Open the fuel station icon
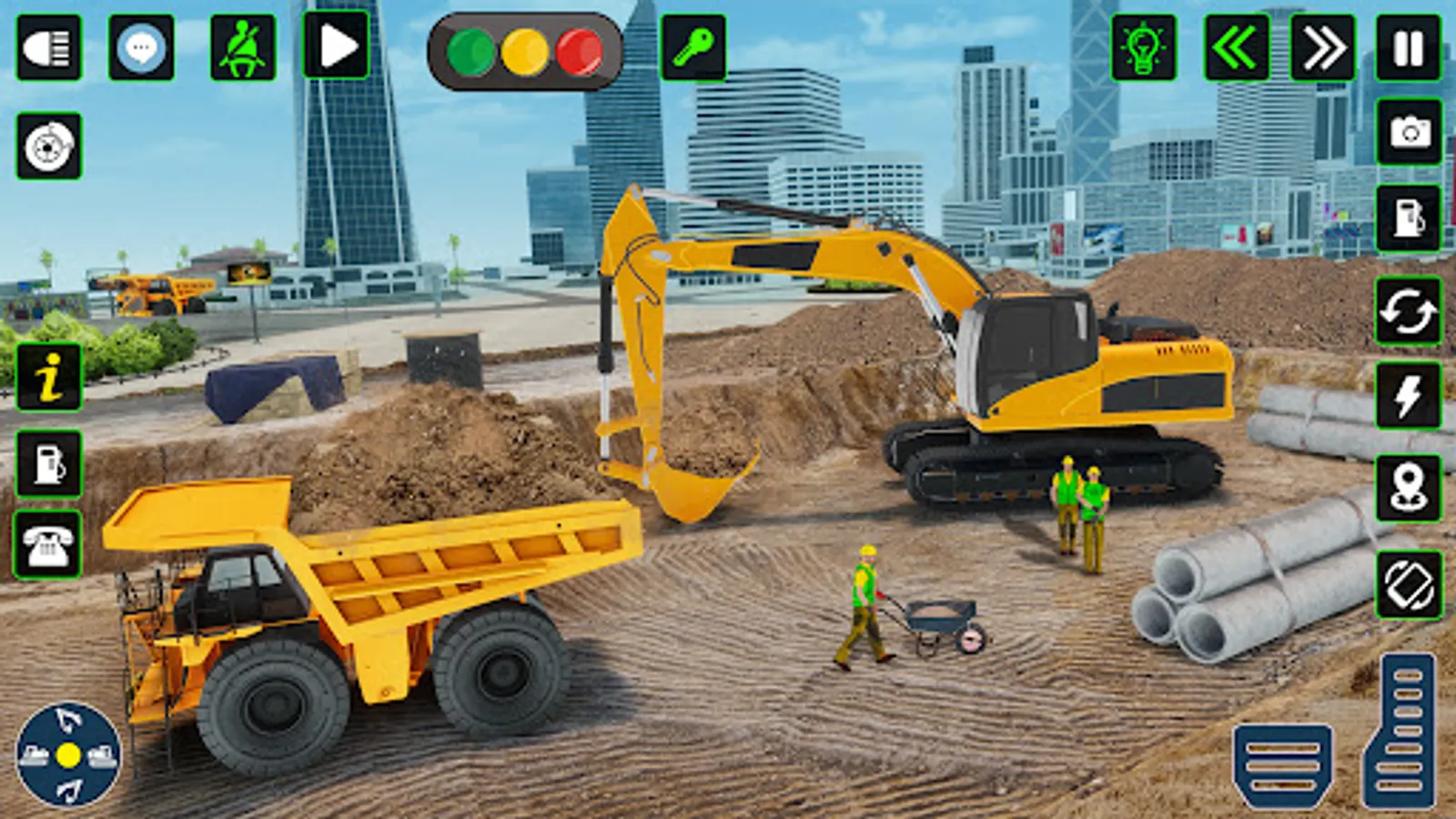The height and width of the screenshot is (819, 1456). coord(1407,218)
